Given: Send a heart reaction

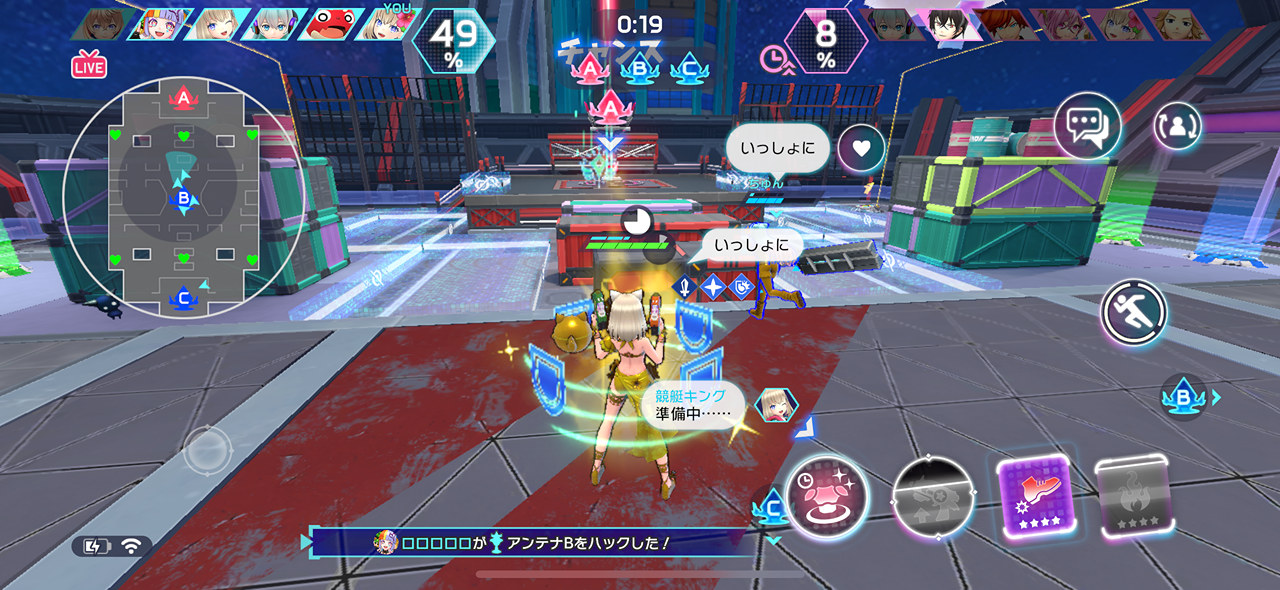Looking at the screenshot, I should tap(861, 149).
